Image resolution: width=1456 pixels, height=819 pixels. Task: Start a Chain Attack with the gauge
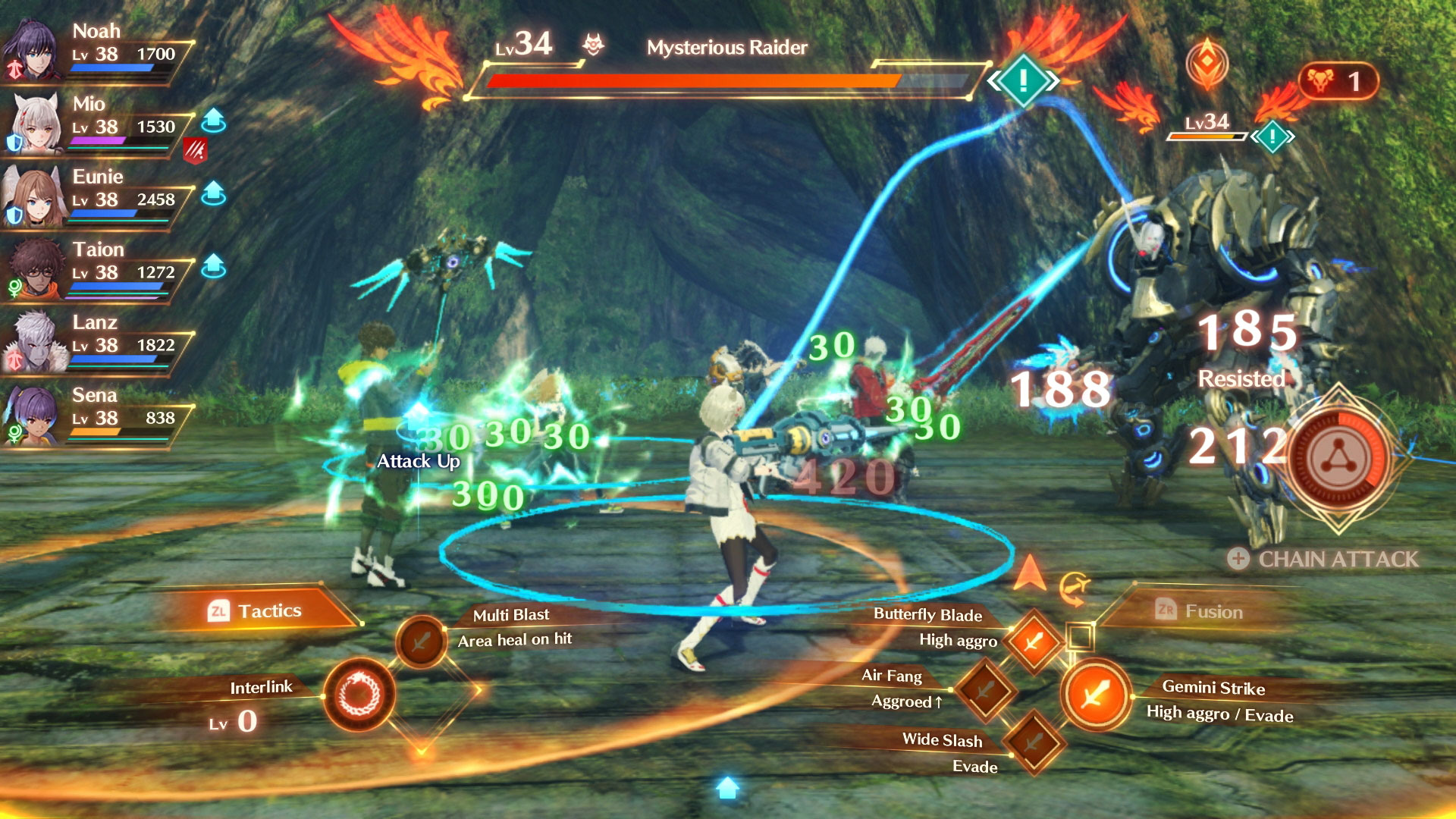(1338, 459)
